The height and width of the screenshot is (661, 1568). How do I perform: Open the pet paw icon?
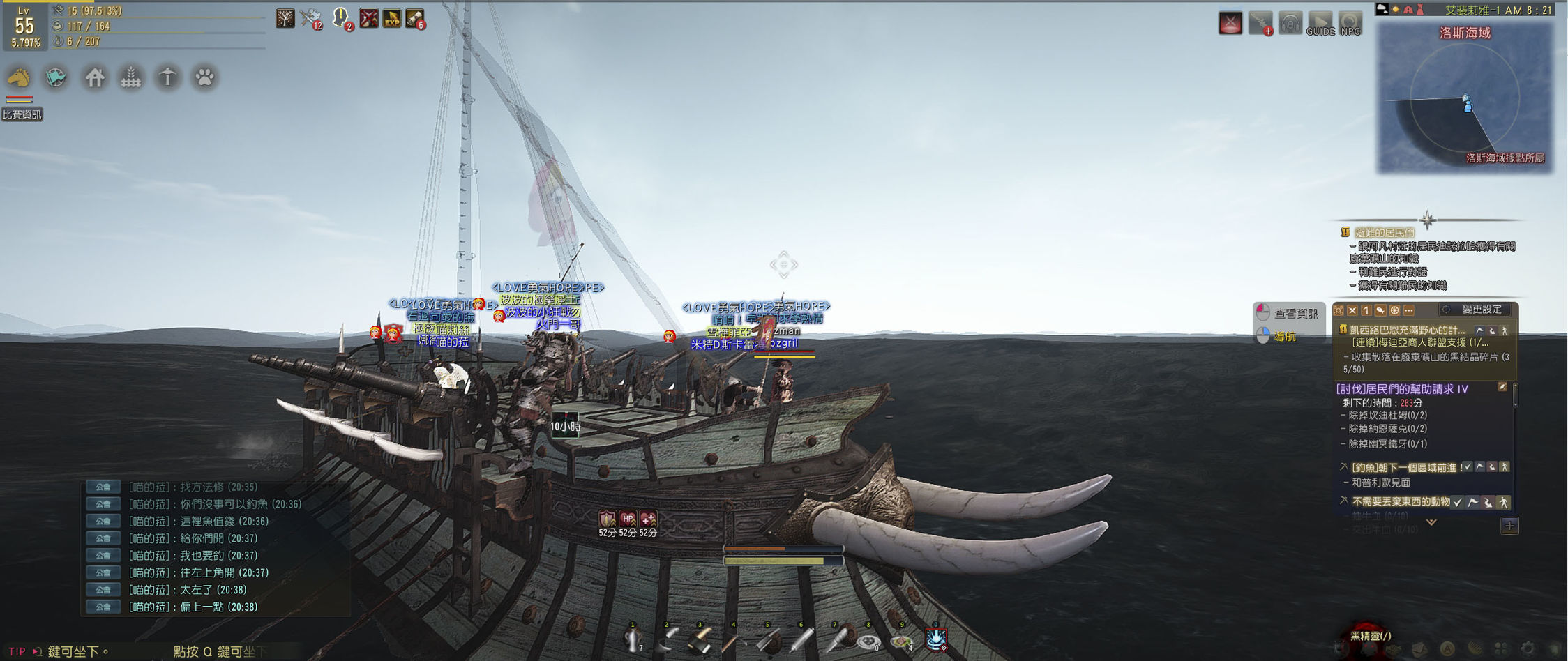tap(204, 77)
